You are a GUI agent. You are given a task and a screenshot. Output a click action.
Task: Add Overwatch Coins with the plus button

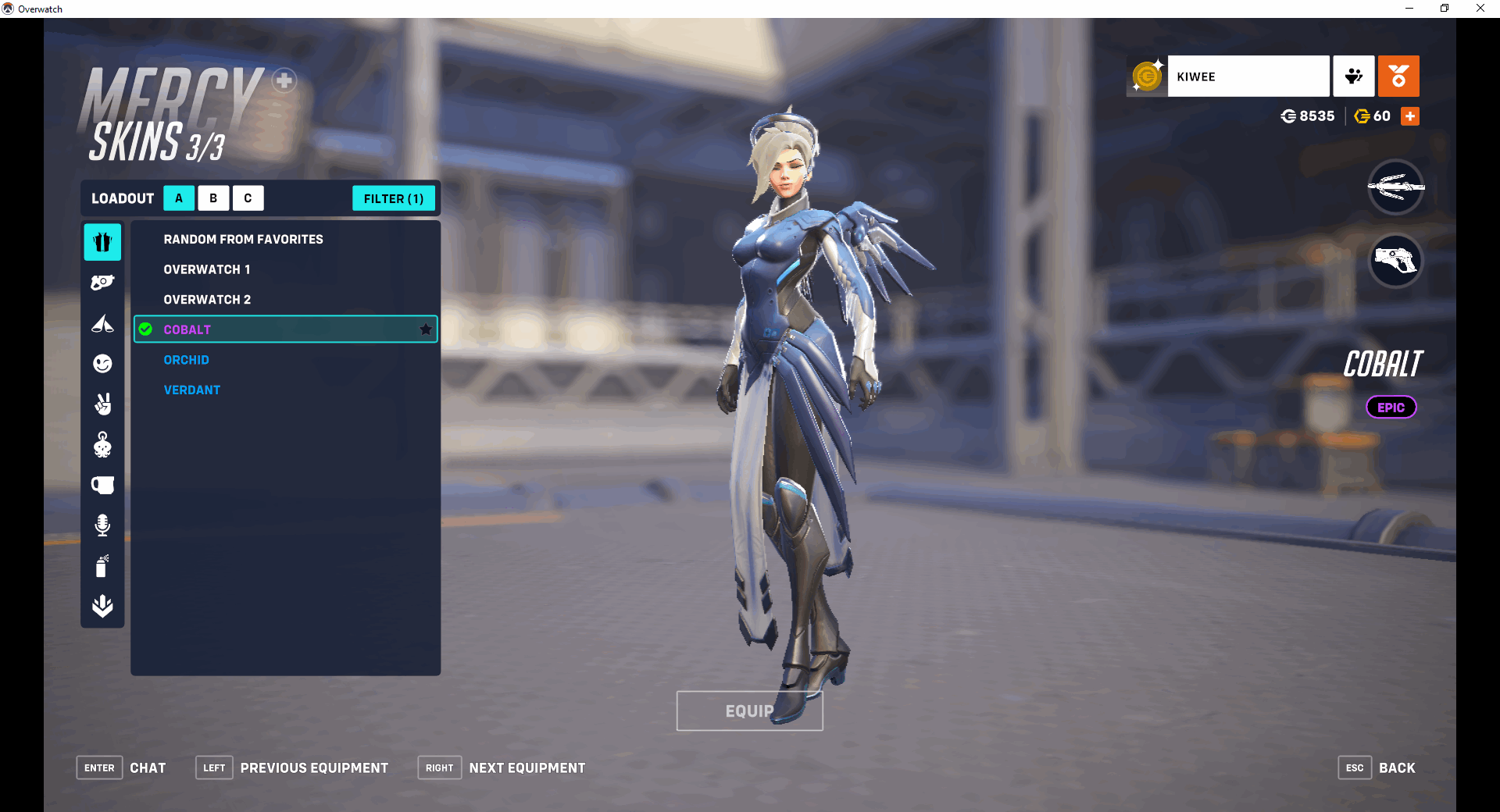(x=1409, y=116)
